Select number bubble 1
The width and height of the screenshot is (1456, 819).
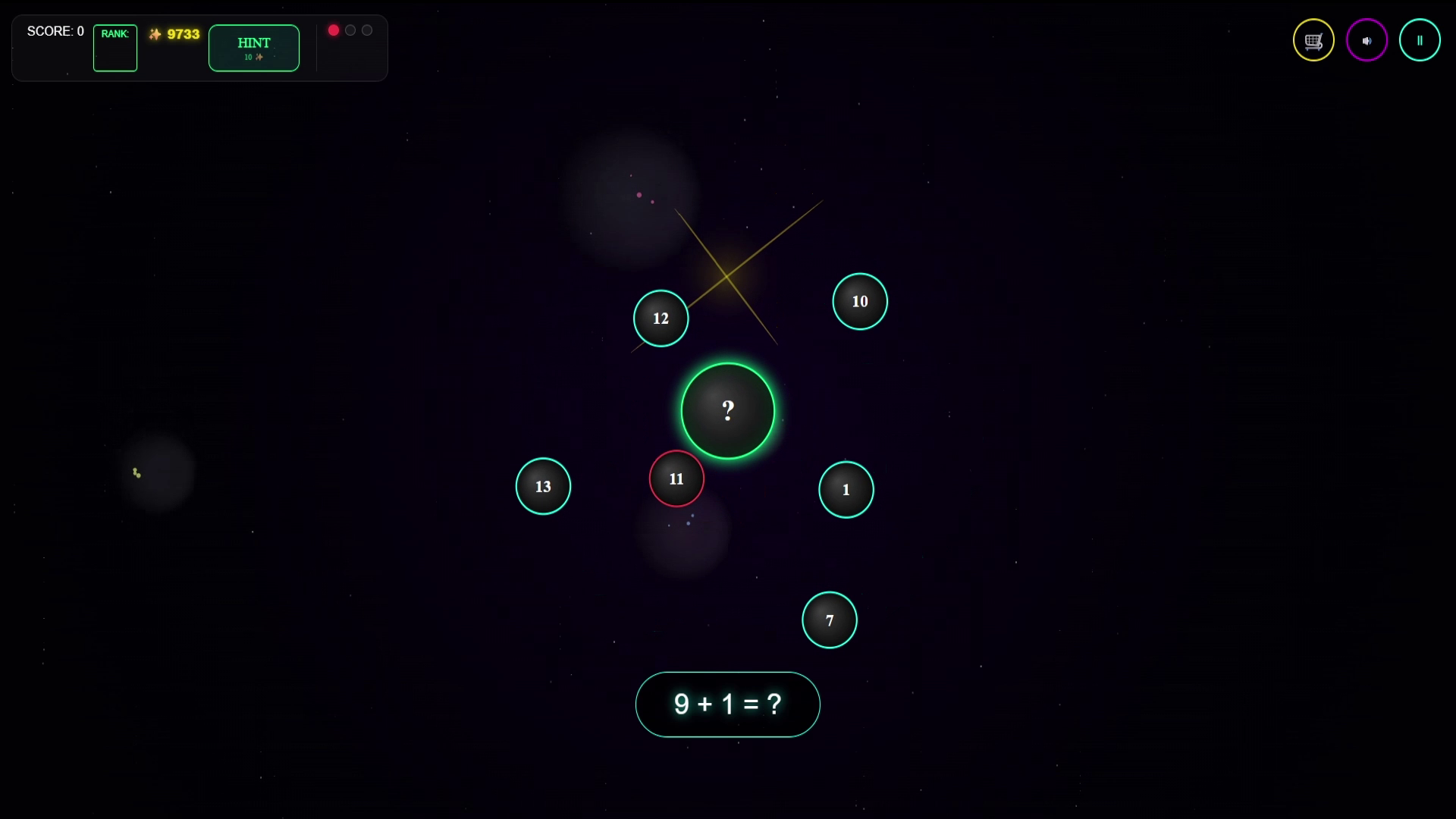point(846,489)
